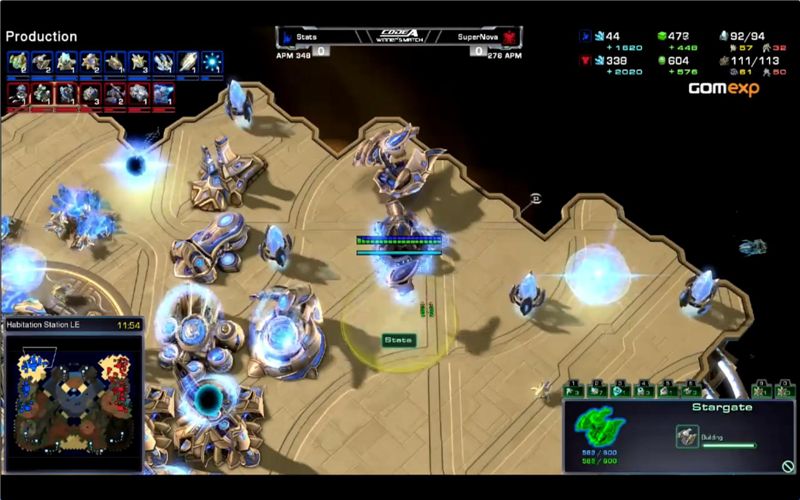Select control group 6 tab
The image size is (800, 500).
pos(688,390)
